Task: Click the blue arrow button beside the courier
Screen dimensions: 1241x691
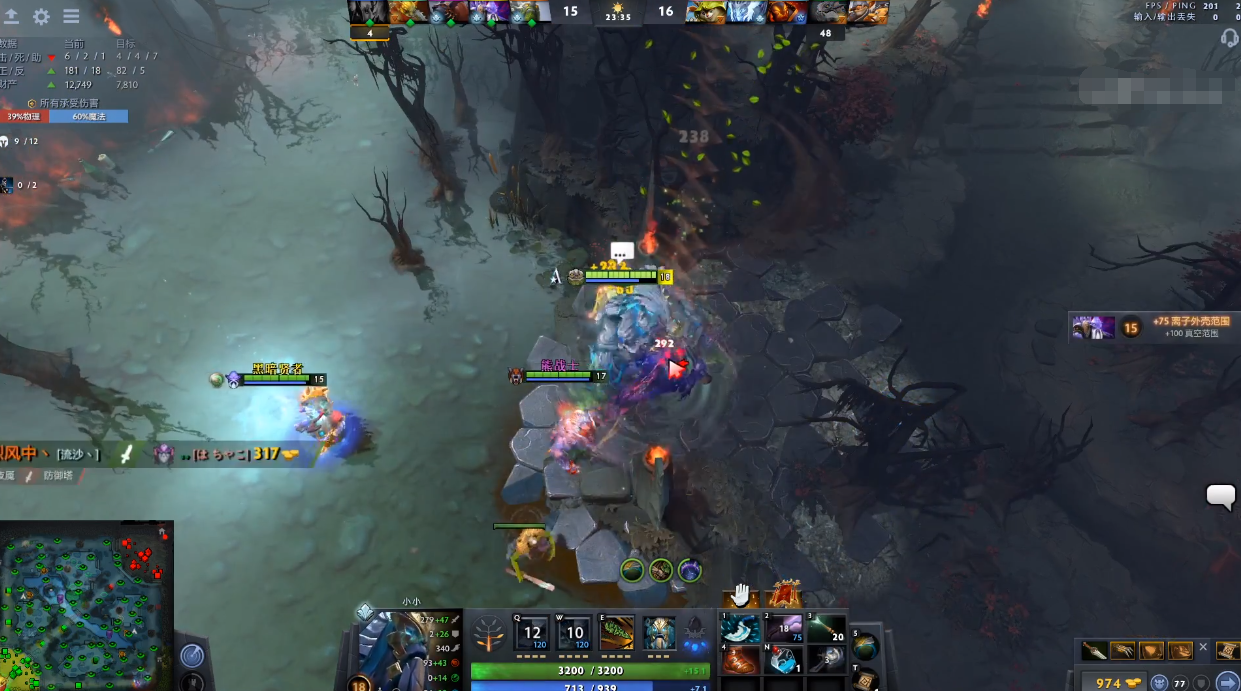Action: [x=1227, y=682]
